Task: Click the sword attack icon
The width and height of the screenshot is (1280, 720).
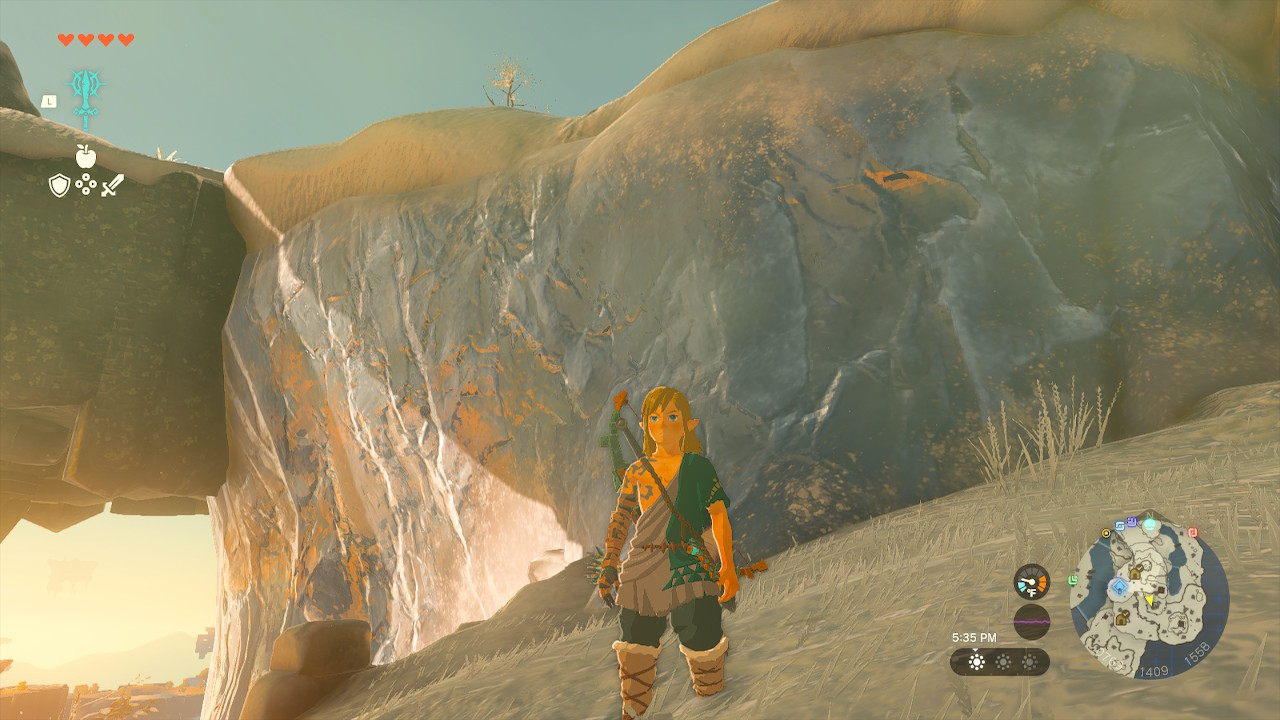Action: [113, 186]
